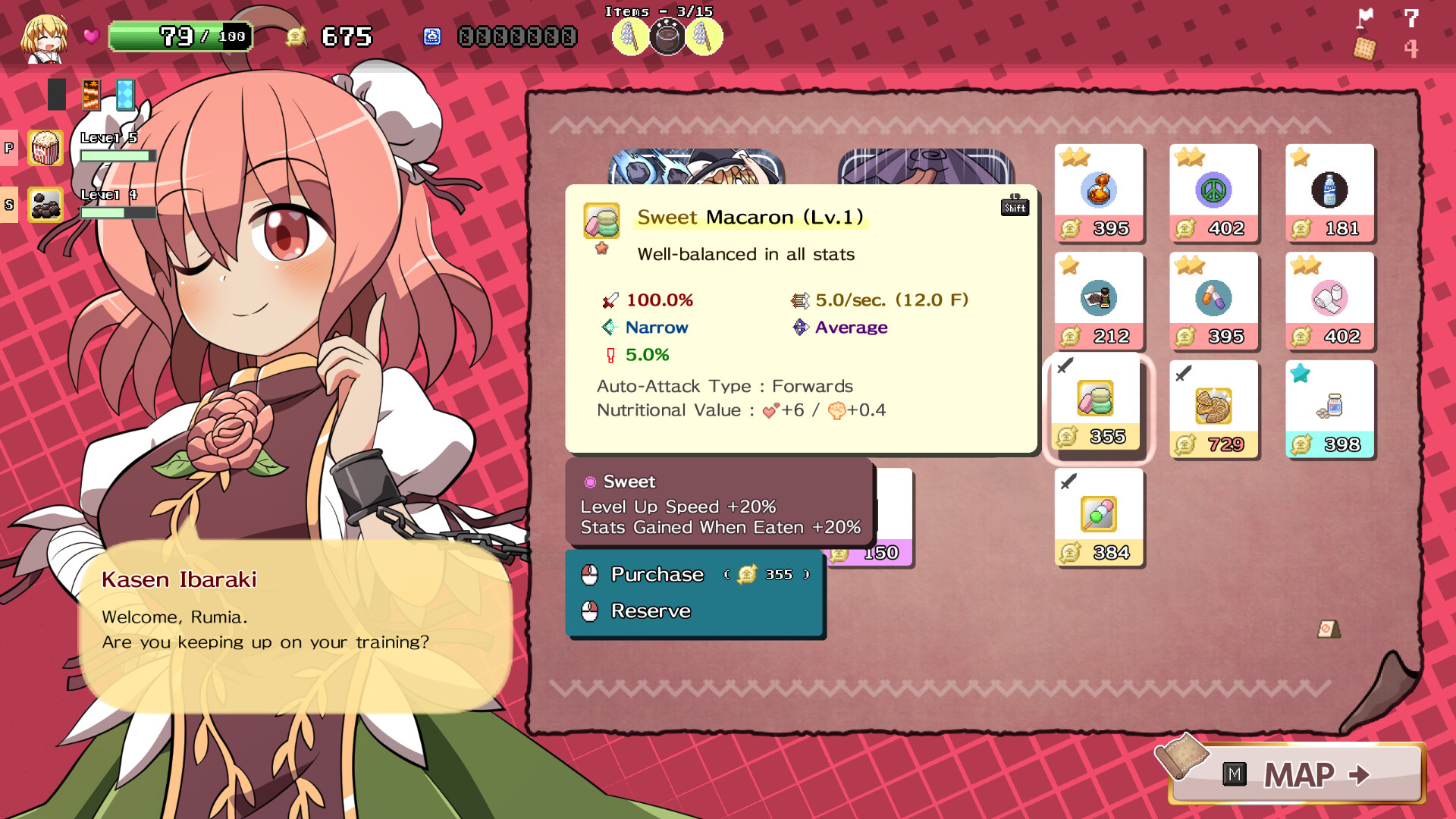Select the medicine jar item for 398
Image resolution: width=1456 pixels, height=819 pixels.
(x=1329, y=409)
